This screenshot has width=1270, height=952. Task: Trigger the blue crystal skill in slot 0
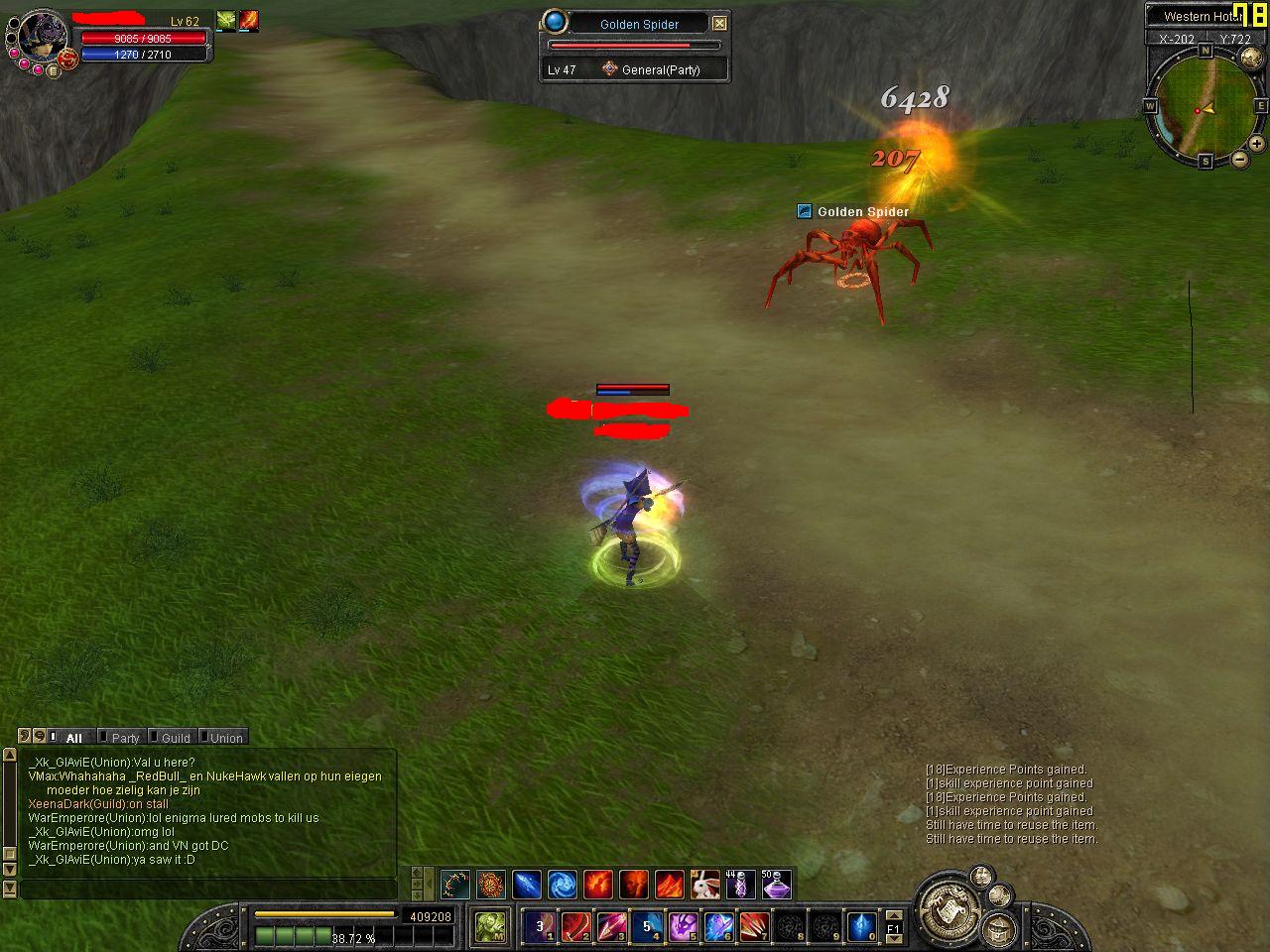[861, 927]
